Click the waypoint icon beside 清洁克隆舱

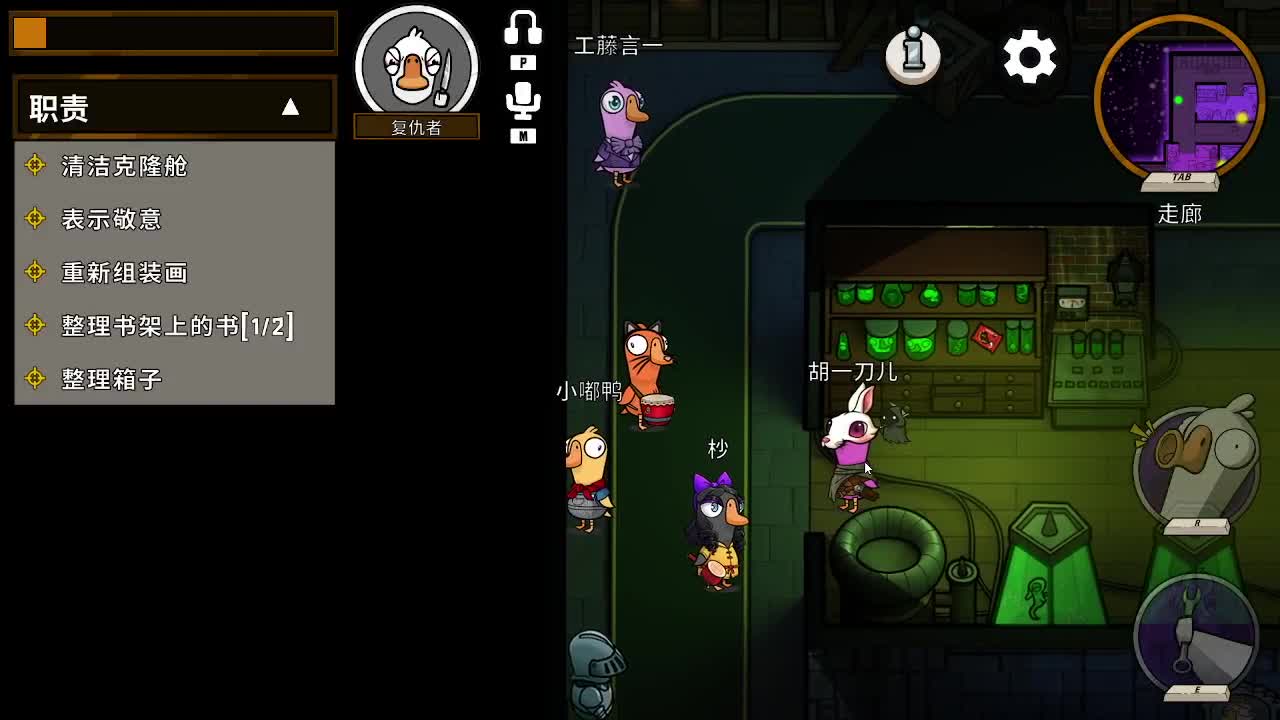click(x=35, y=166)
